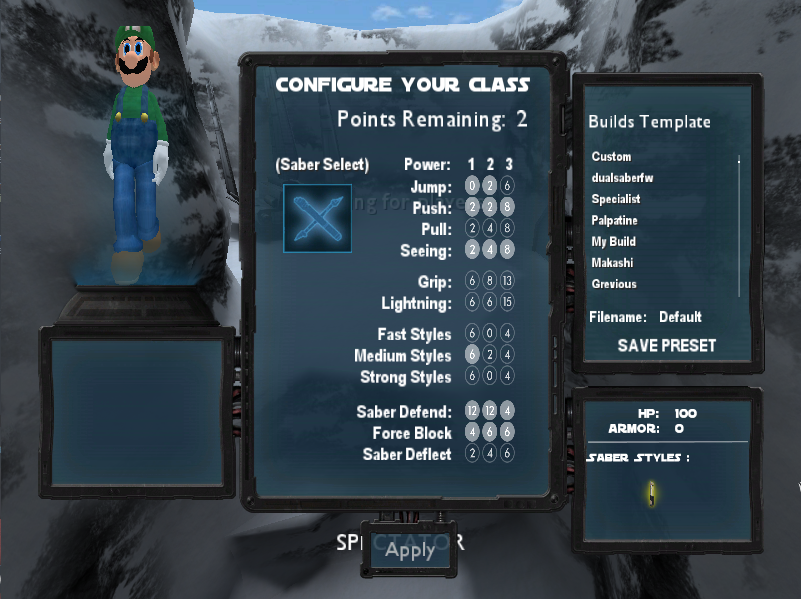The height and width of the screenshot is (599, 801).
Task: Click the Apply button
Action: click(410, 549)
